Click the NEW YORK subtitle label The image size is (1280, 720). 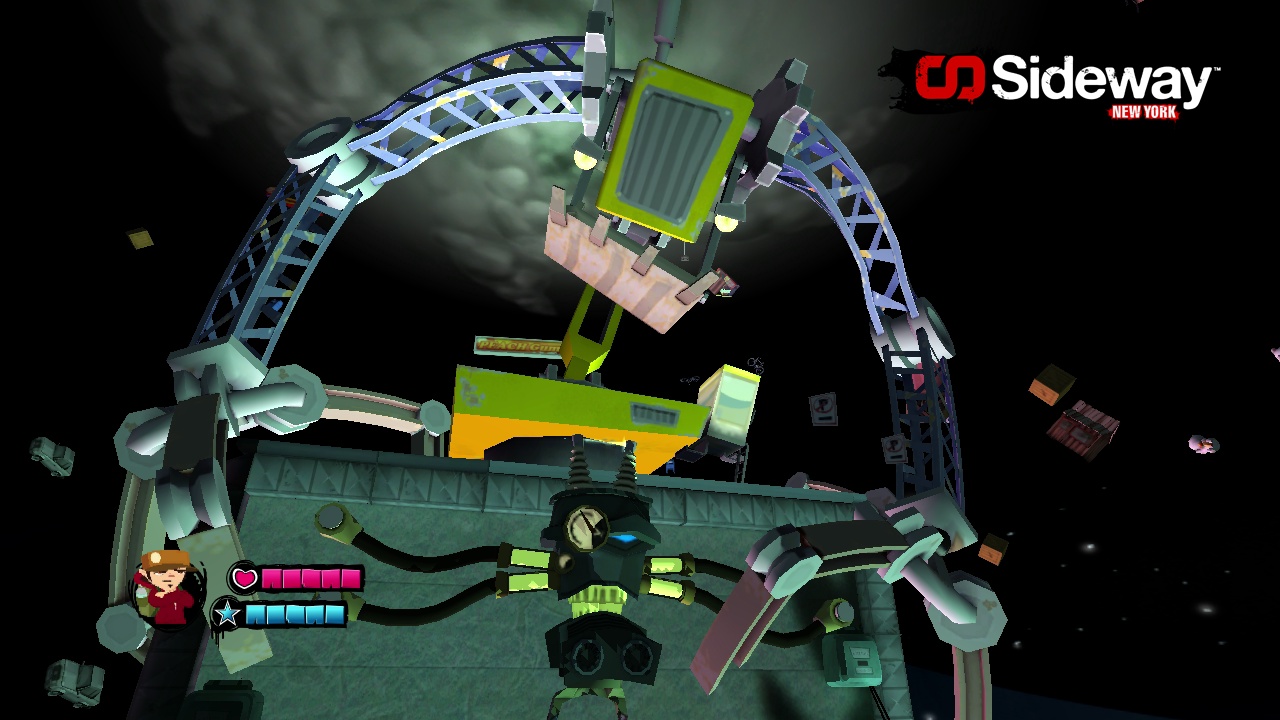[x=1145, y=113]
